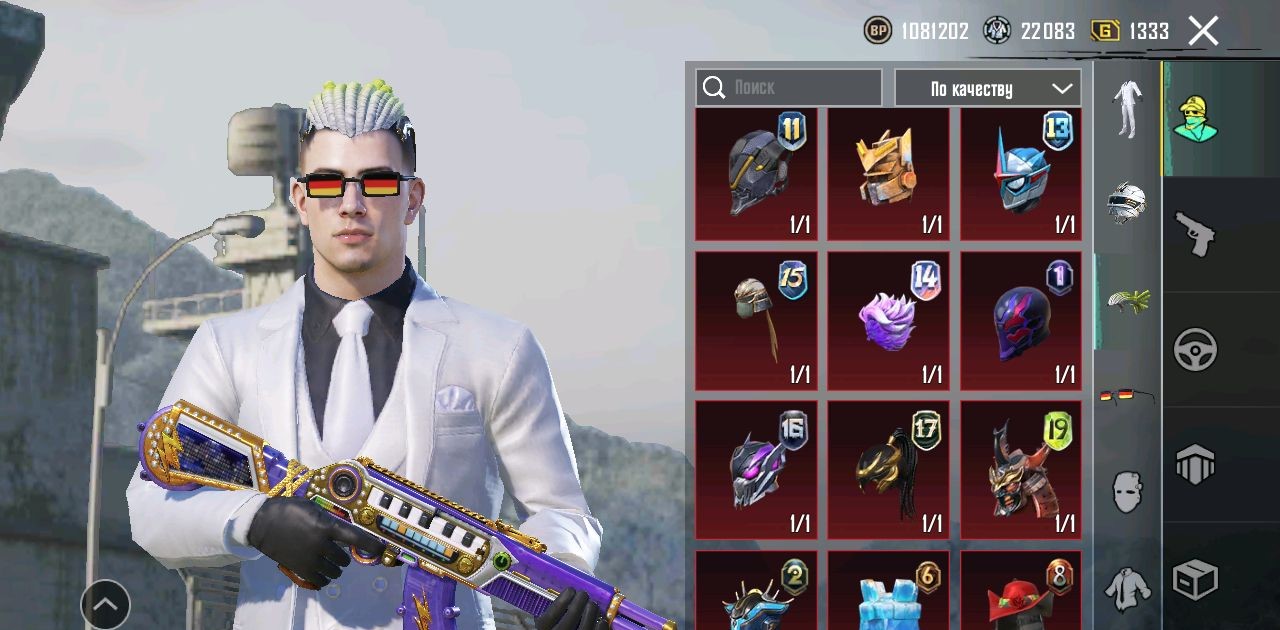Image resolution: width=1280 pixels, height=630 pixels.
Task: Select the blue-red helmet with badge 13
Action: pos(1021,175)
